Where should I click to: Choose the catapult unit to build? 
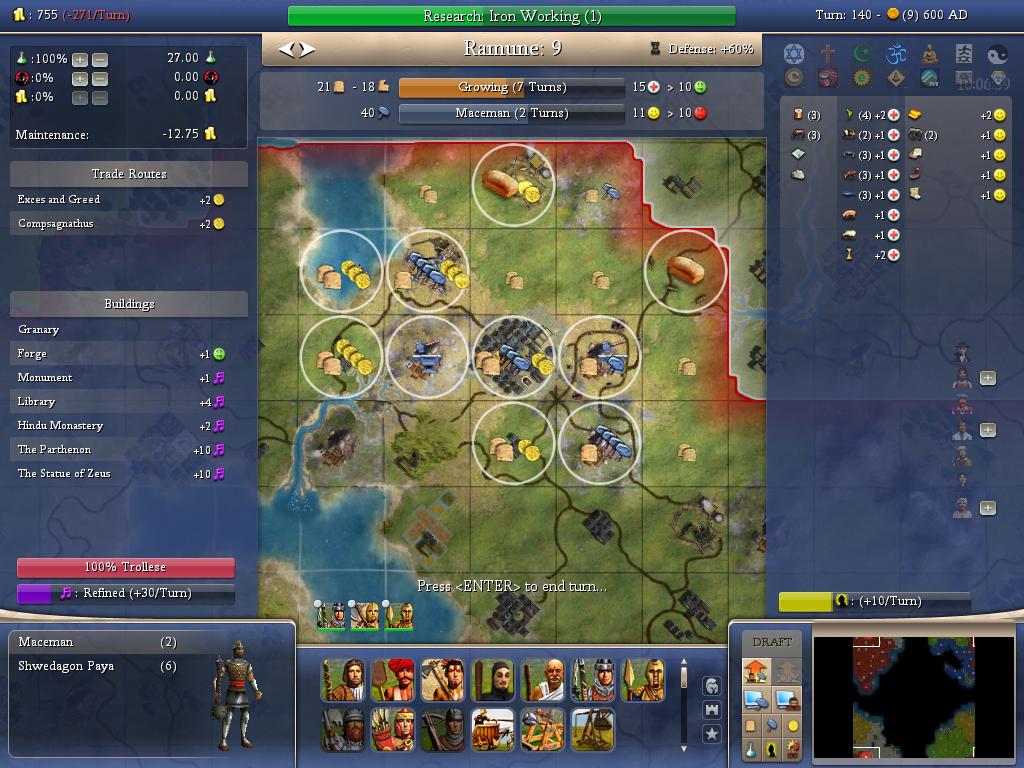tap(541, 729)
